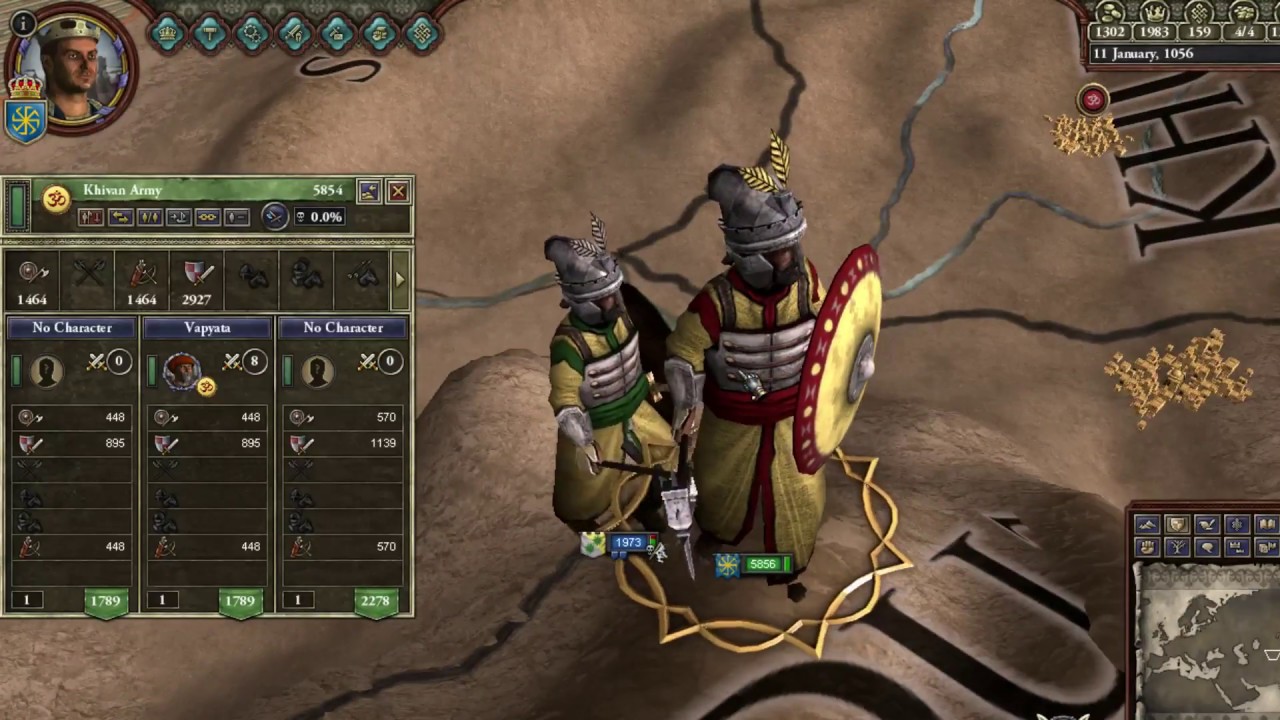Click the embark ship button
Viewport: 1280px width, 720px height.
pos(178,217)
